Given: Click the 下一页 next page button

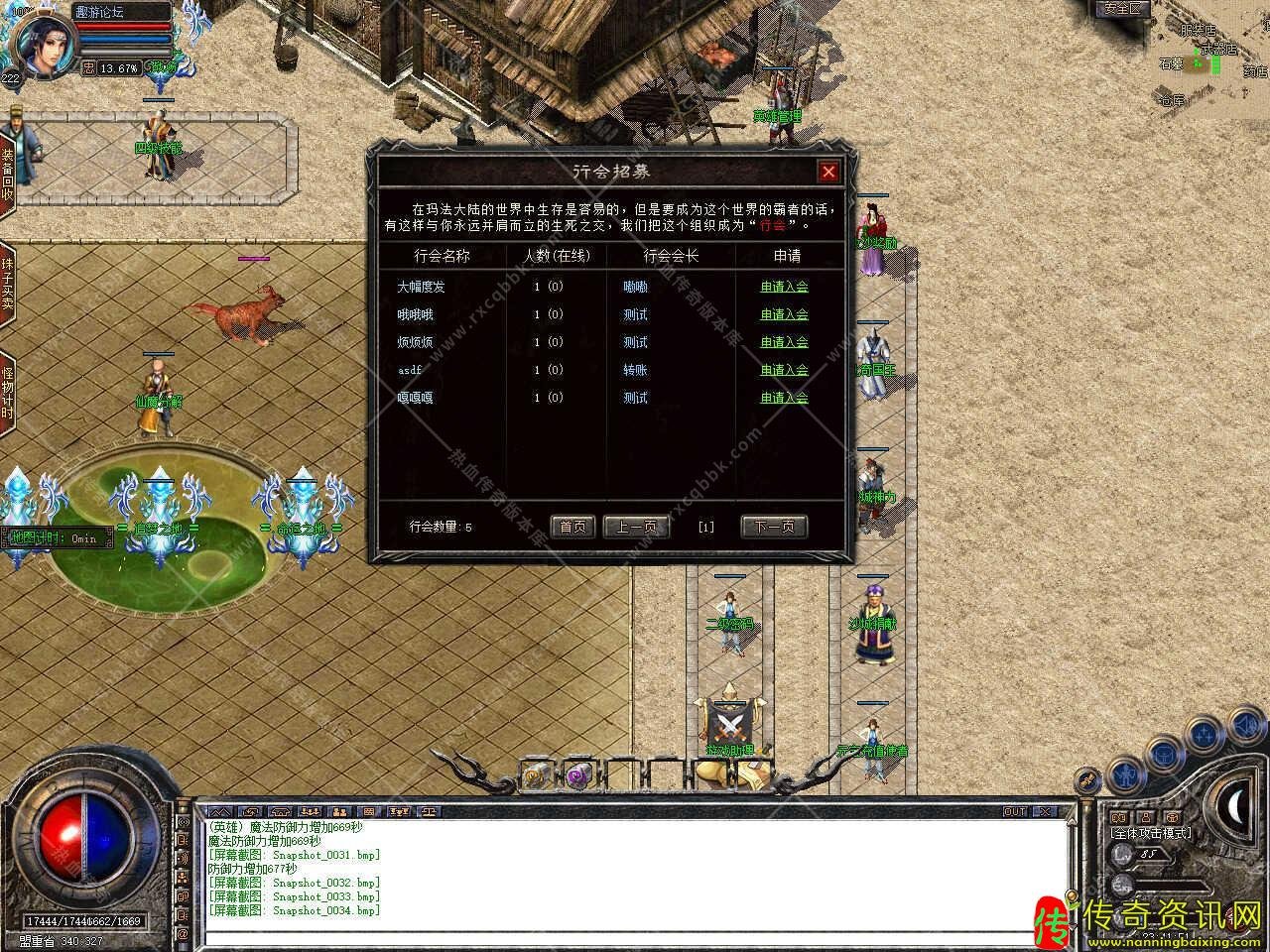Looking at the screenshot, I should tap(774, 527).
